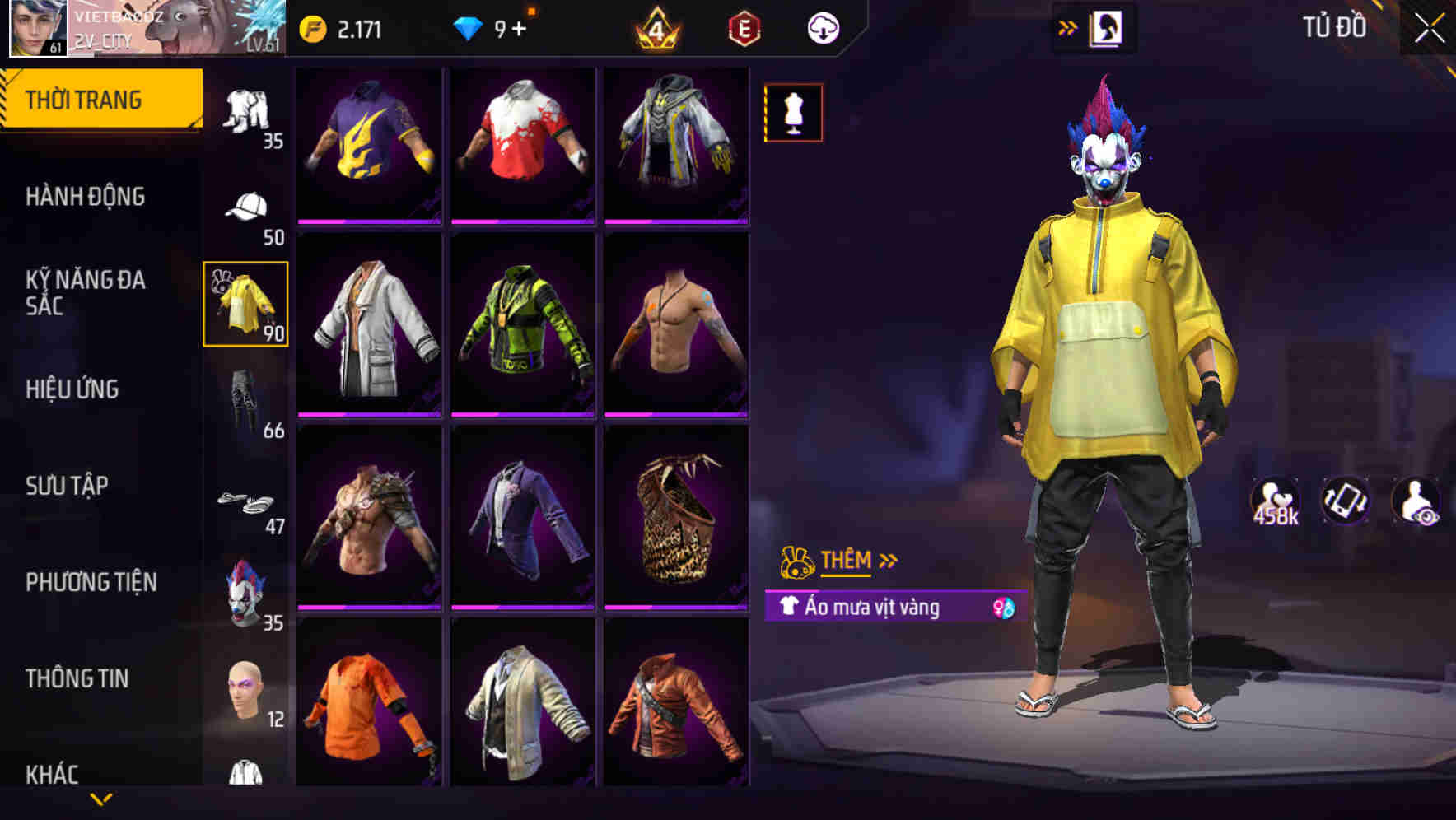
Task: Switch to the HÀNH ĐỘNG tab
Action: pyautogui.click(x=86, y=197)
